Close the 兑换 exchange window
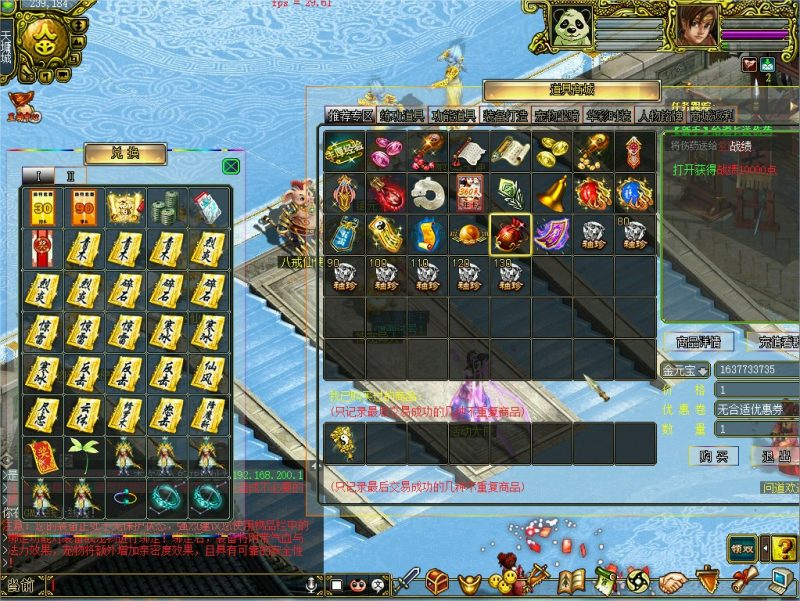 pos(231,166)
